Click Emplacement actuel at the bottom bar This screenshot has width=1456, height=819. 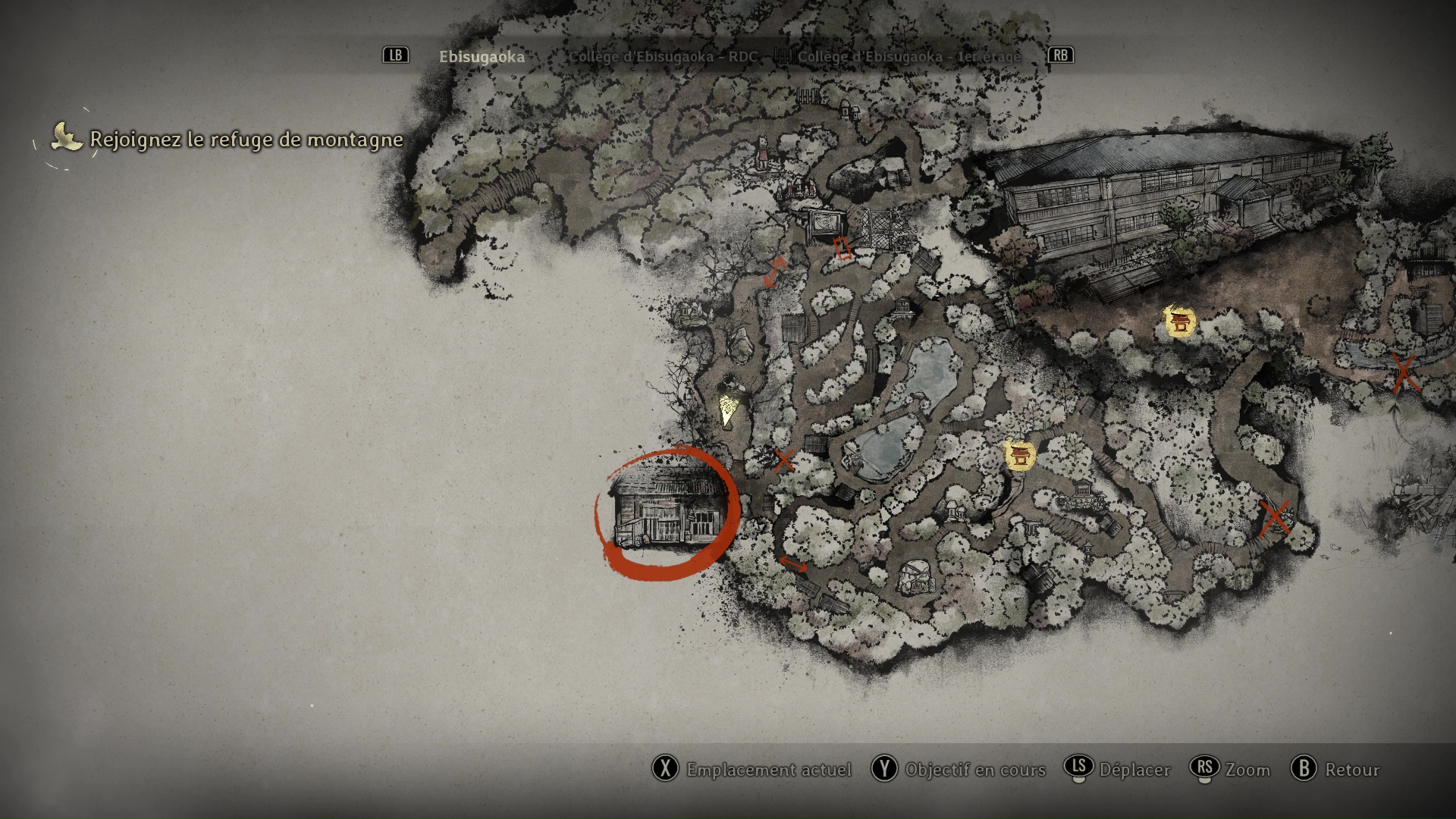pyautogui.click(x=768, y=770)
